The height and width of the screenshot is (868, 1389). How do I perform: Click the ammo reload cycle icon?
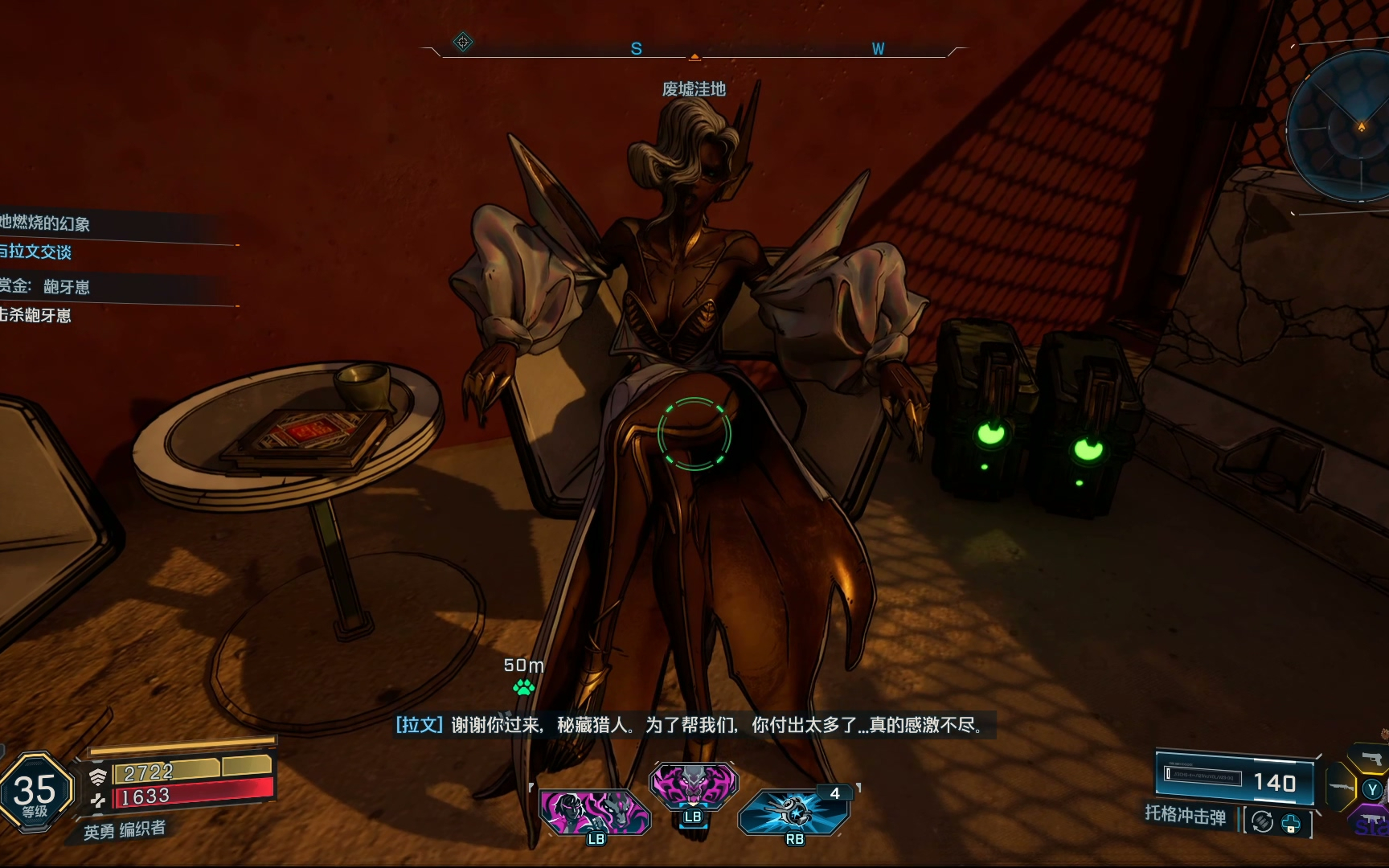(x=1262, y=822)
